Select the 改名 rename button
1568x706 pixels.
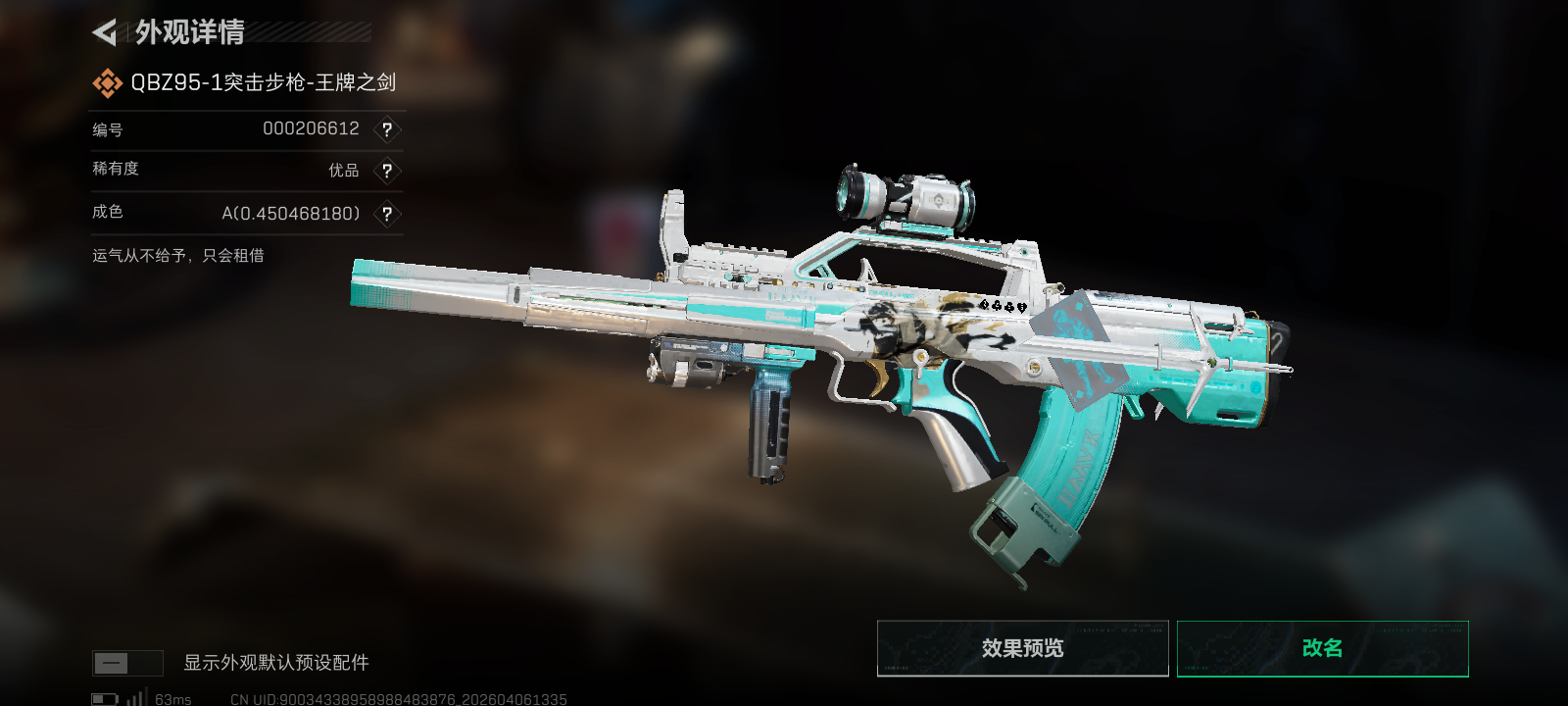point(1322,648)
